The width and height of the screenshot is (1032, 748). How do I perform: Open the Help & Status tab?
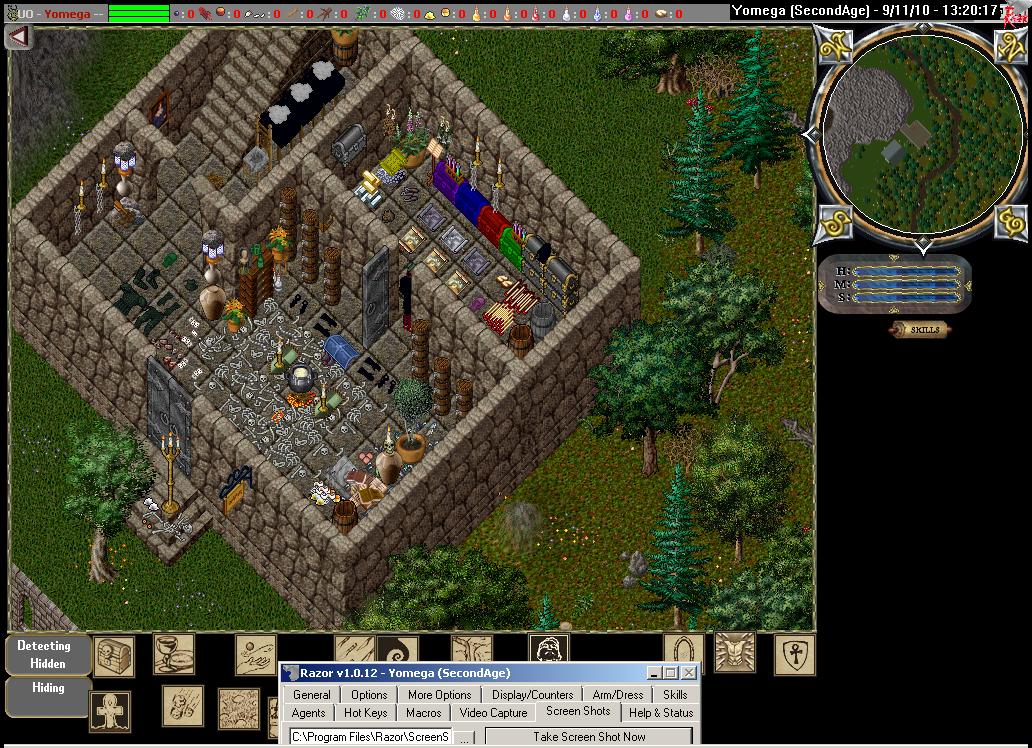pyautogui.click(x=660, y=713)
